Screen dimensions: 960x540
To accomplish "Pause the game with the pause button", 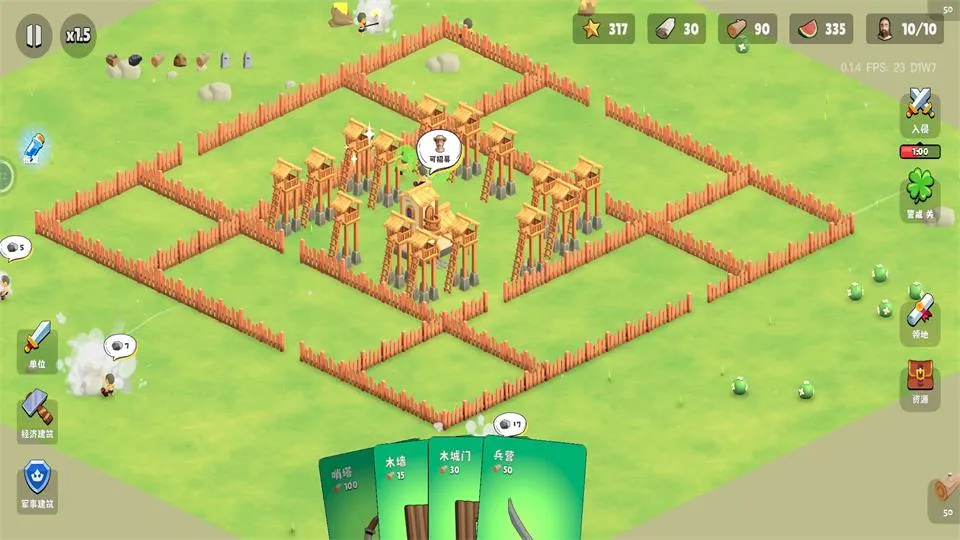I will coord(34,36).
